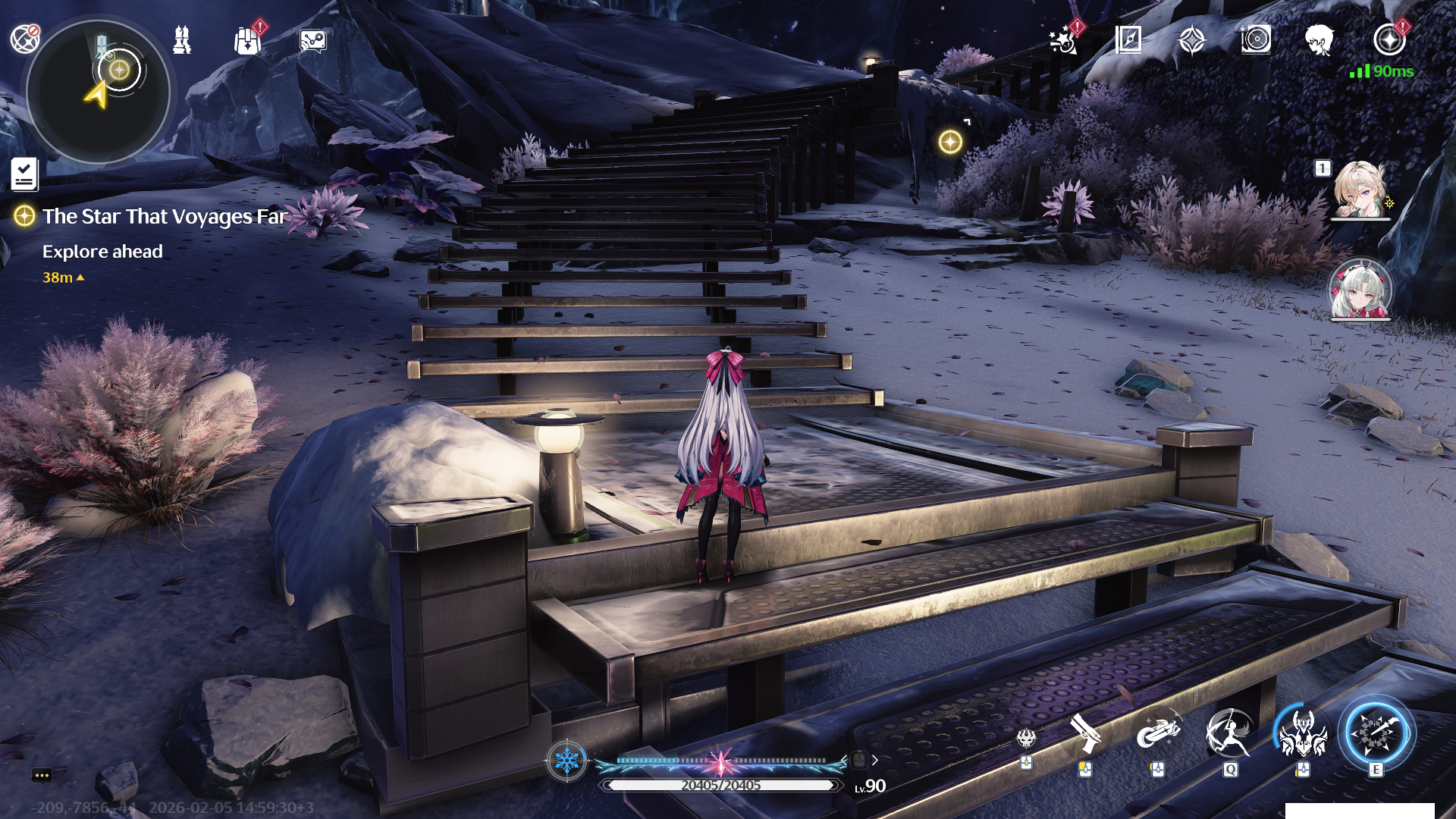Open the main star menu button

(1389, 39)
